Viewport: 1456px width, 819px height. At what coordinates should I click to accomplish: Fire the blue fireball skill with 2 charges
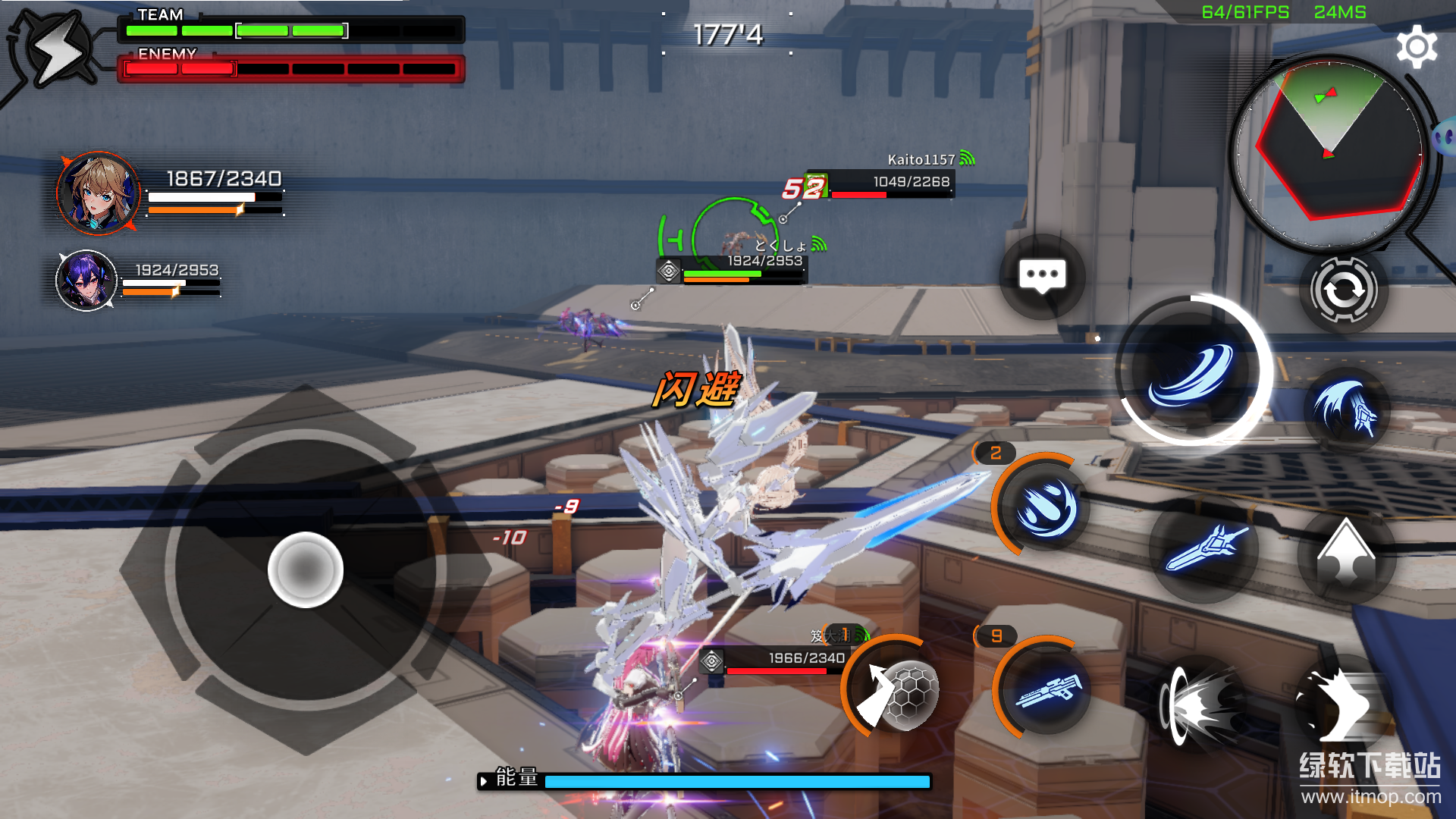[1046, 507]
